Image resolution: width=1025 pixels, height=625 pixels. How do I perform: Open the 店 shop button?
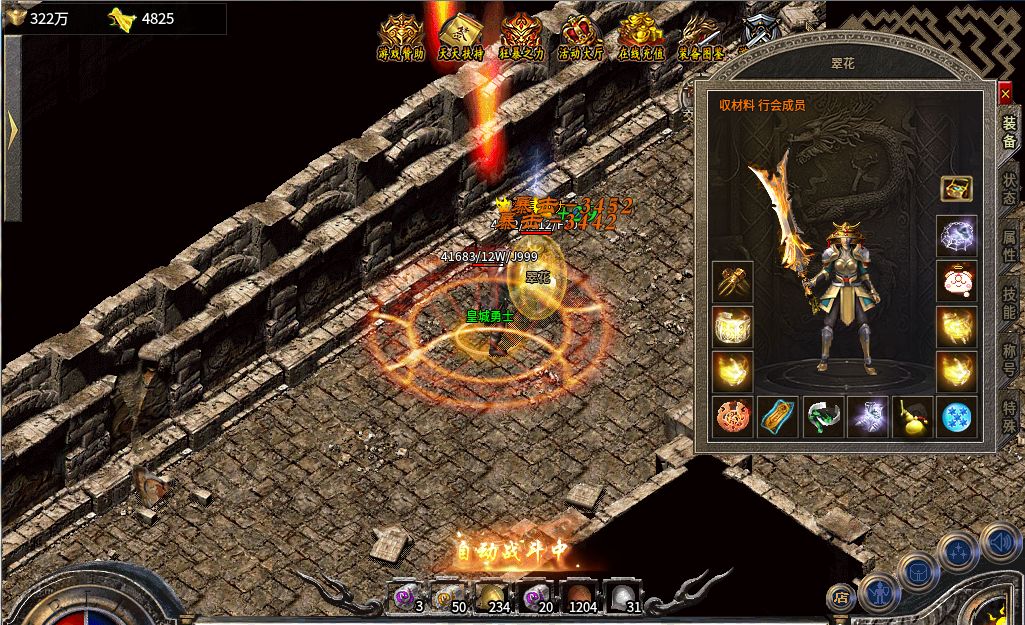tap(840, 598)
